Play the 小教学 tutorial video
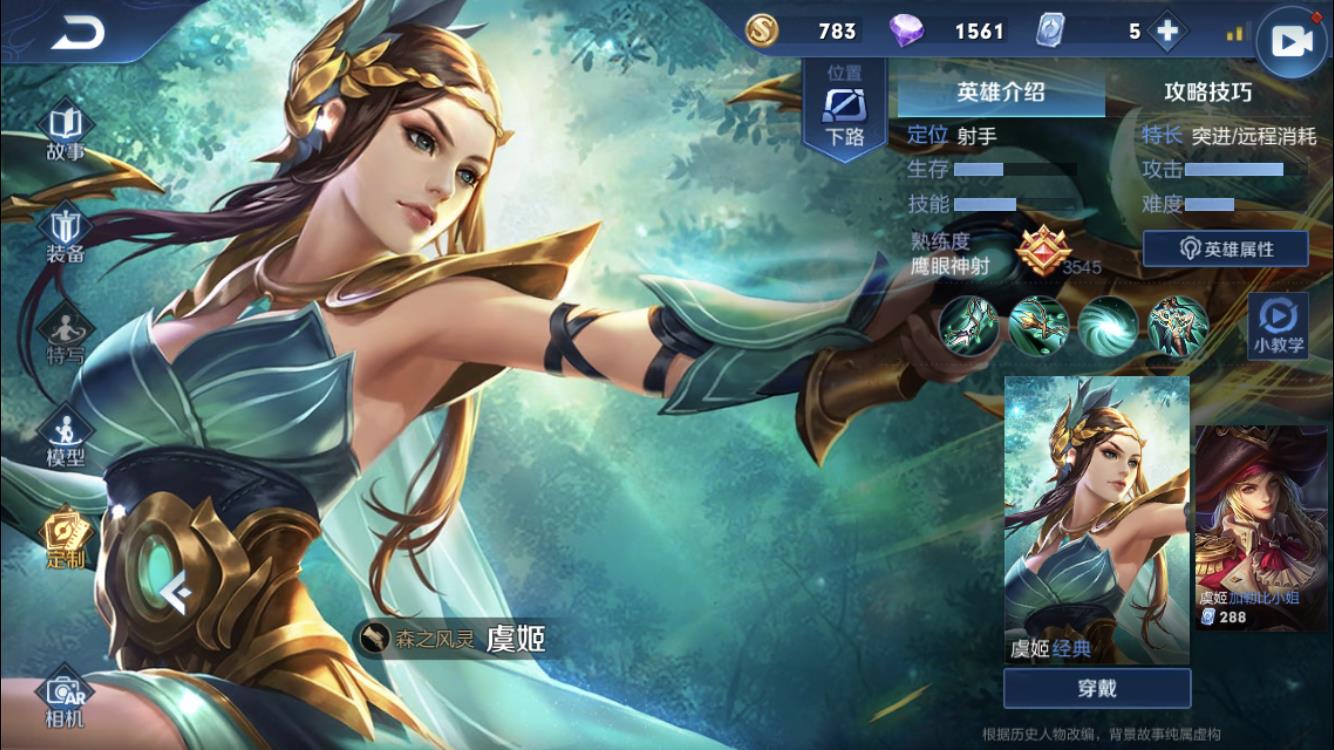1334x750 pixels. pyautogui.click(x=1278, y=326)
